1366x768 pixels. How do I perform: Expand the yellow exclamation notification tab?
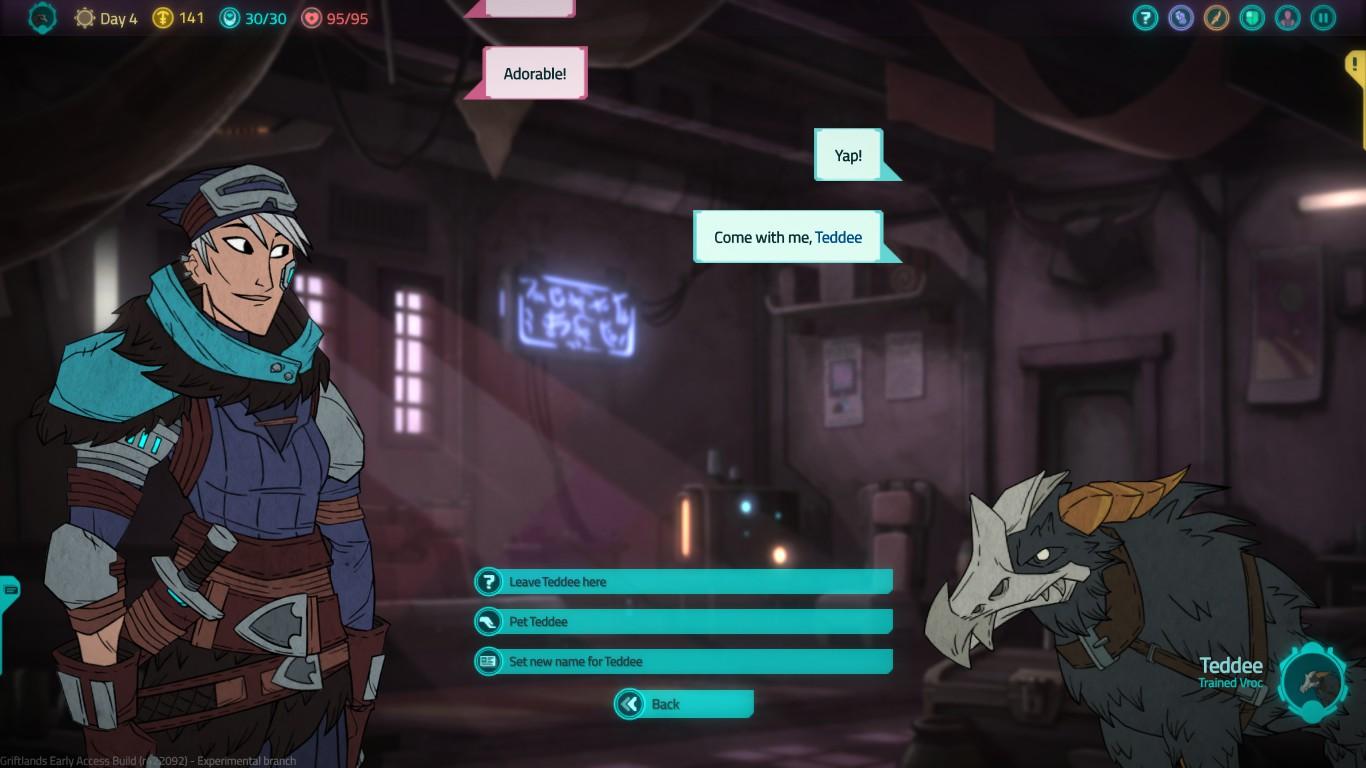pos(1355,67)
